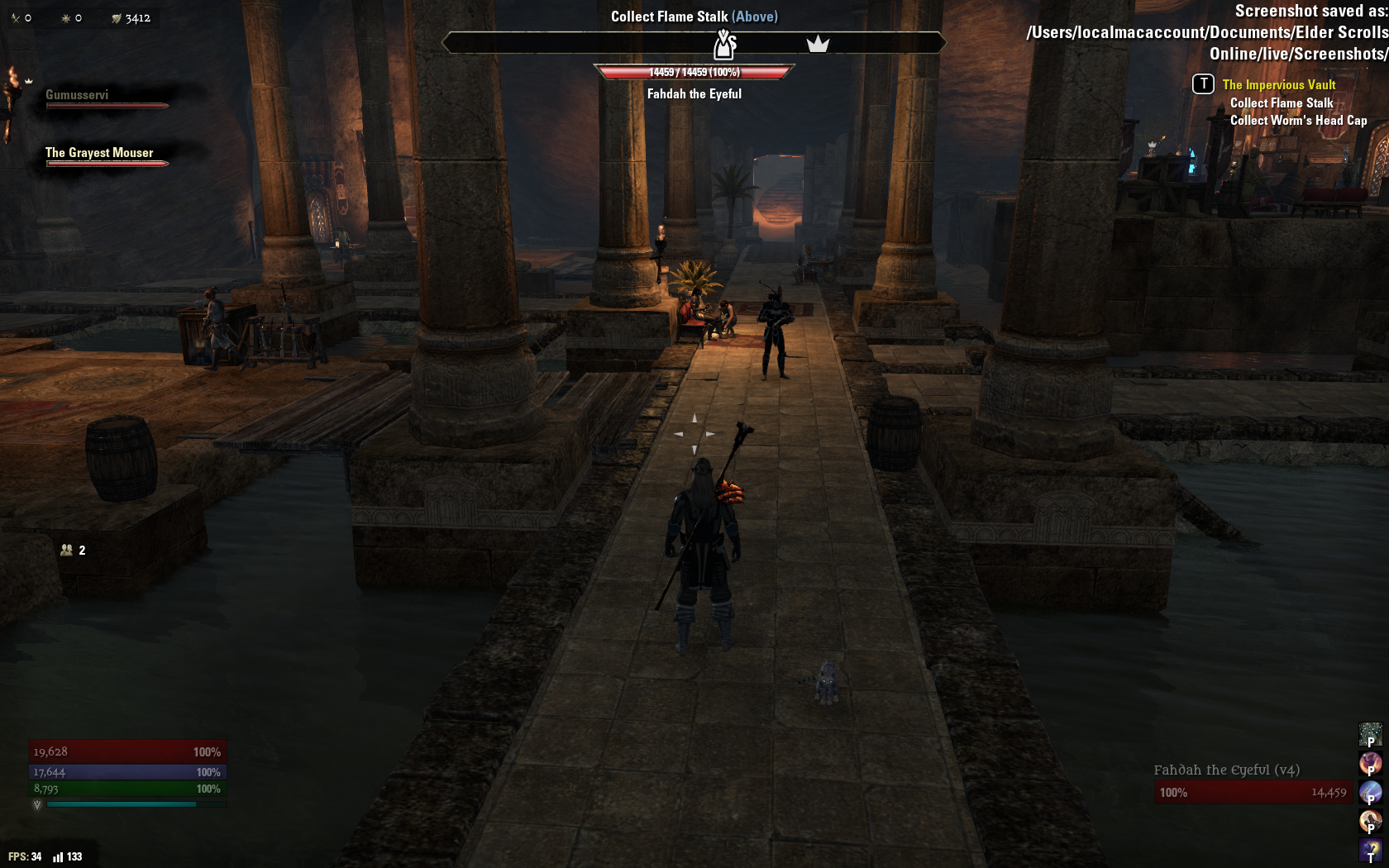Click the horse rider buff icon
Screen dimensions: 1389x868
pos(1370,820)
